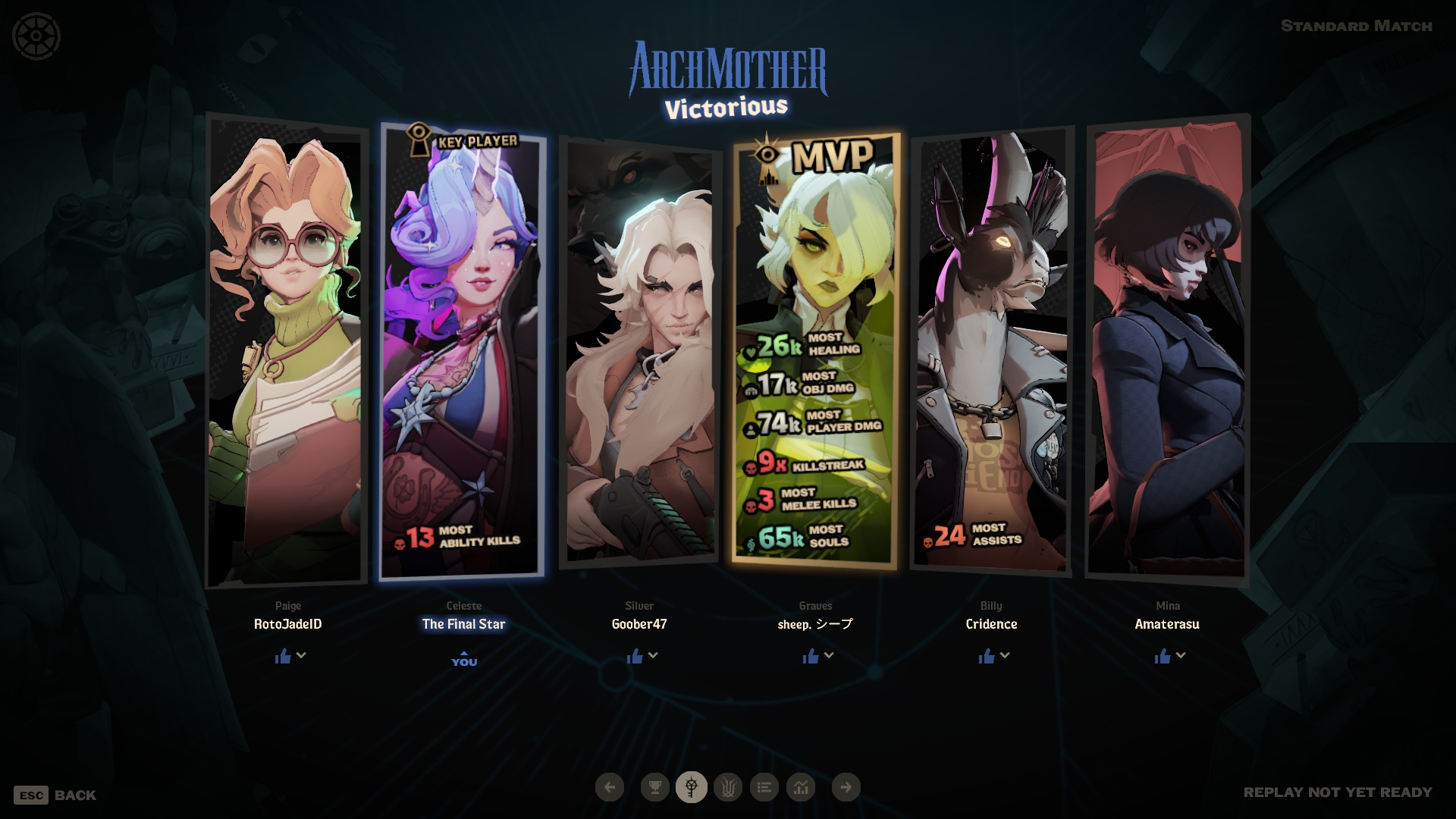Open the circular wheel emblem menu
The width and height of the screenshot is (1456, 819).
click(36, 36)
